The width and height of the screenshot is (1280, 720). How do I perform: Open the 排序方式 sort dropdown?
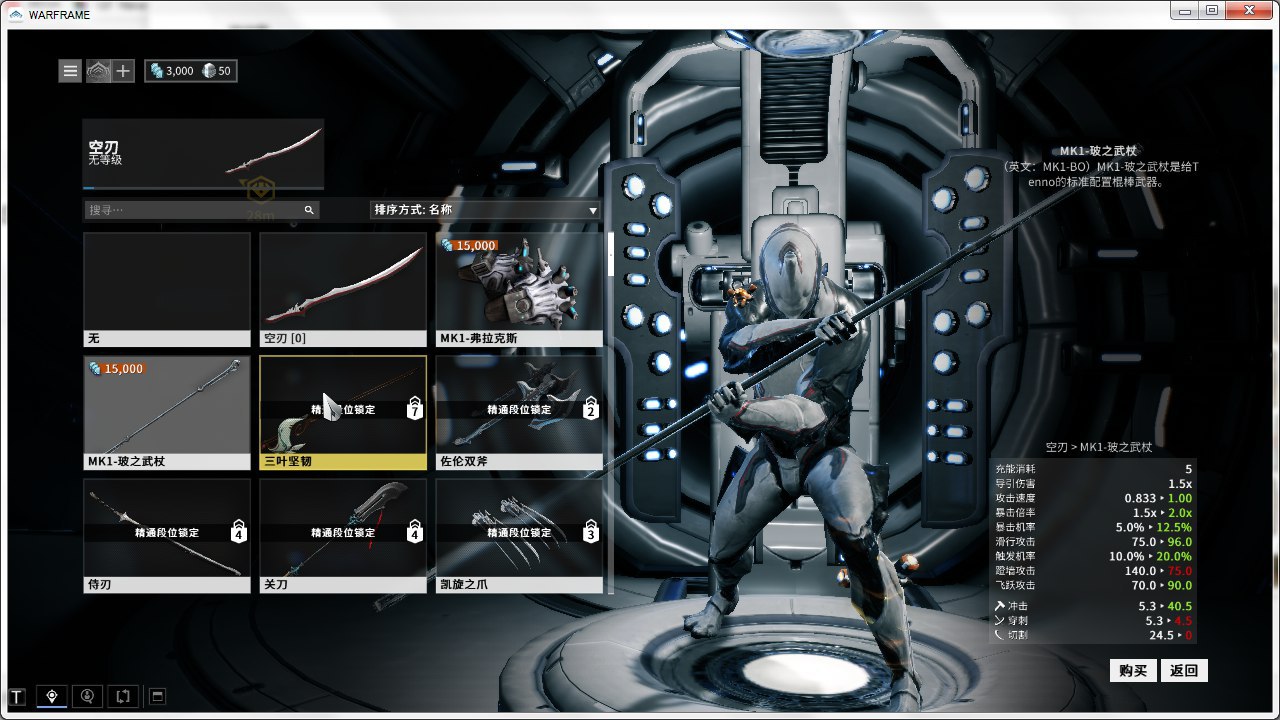485,210
